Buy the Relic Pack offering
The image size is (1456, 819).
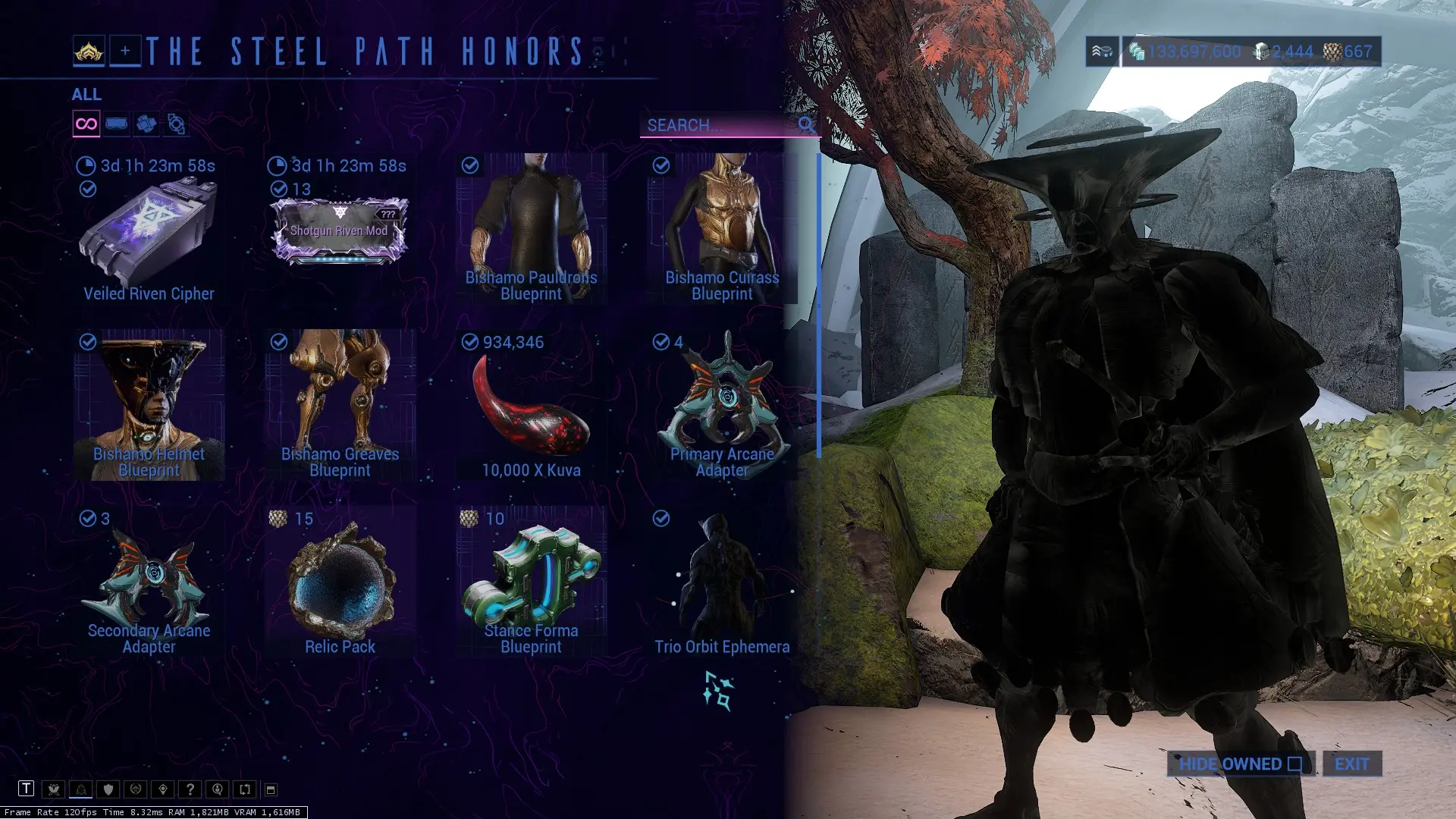tap(340, 582)
